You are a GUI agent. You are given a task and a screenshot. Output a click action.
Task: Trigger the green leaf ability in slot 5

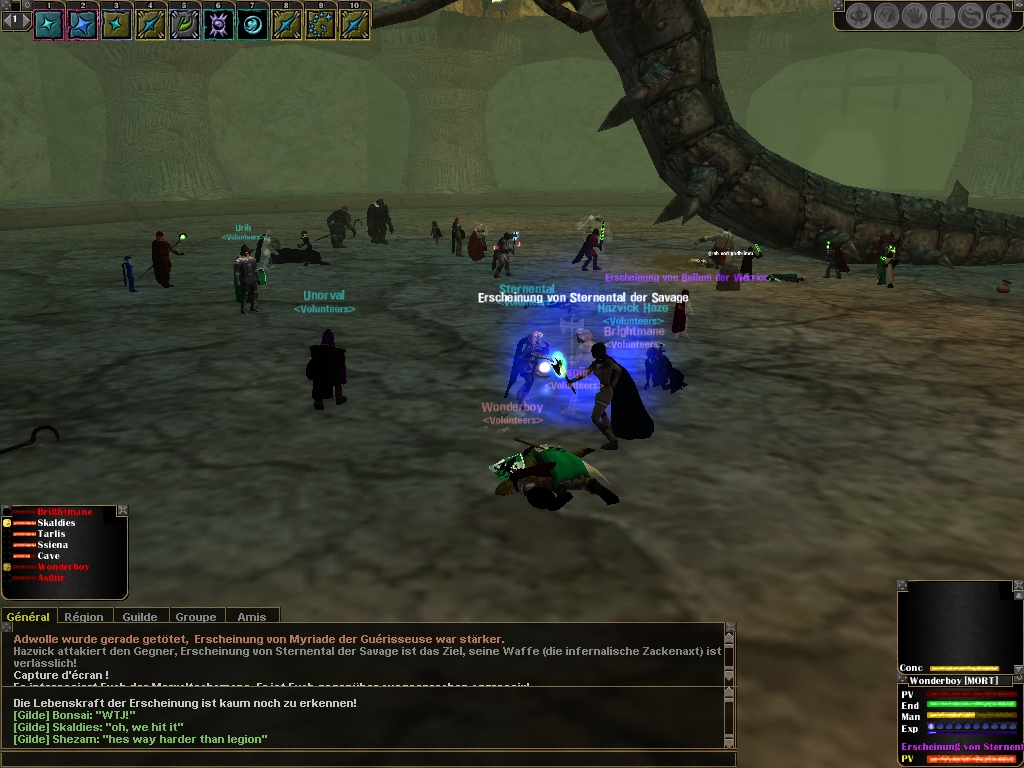click(185, 24)
